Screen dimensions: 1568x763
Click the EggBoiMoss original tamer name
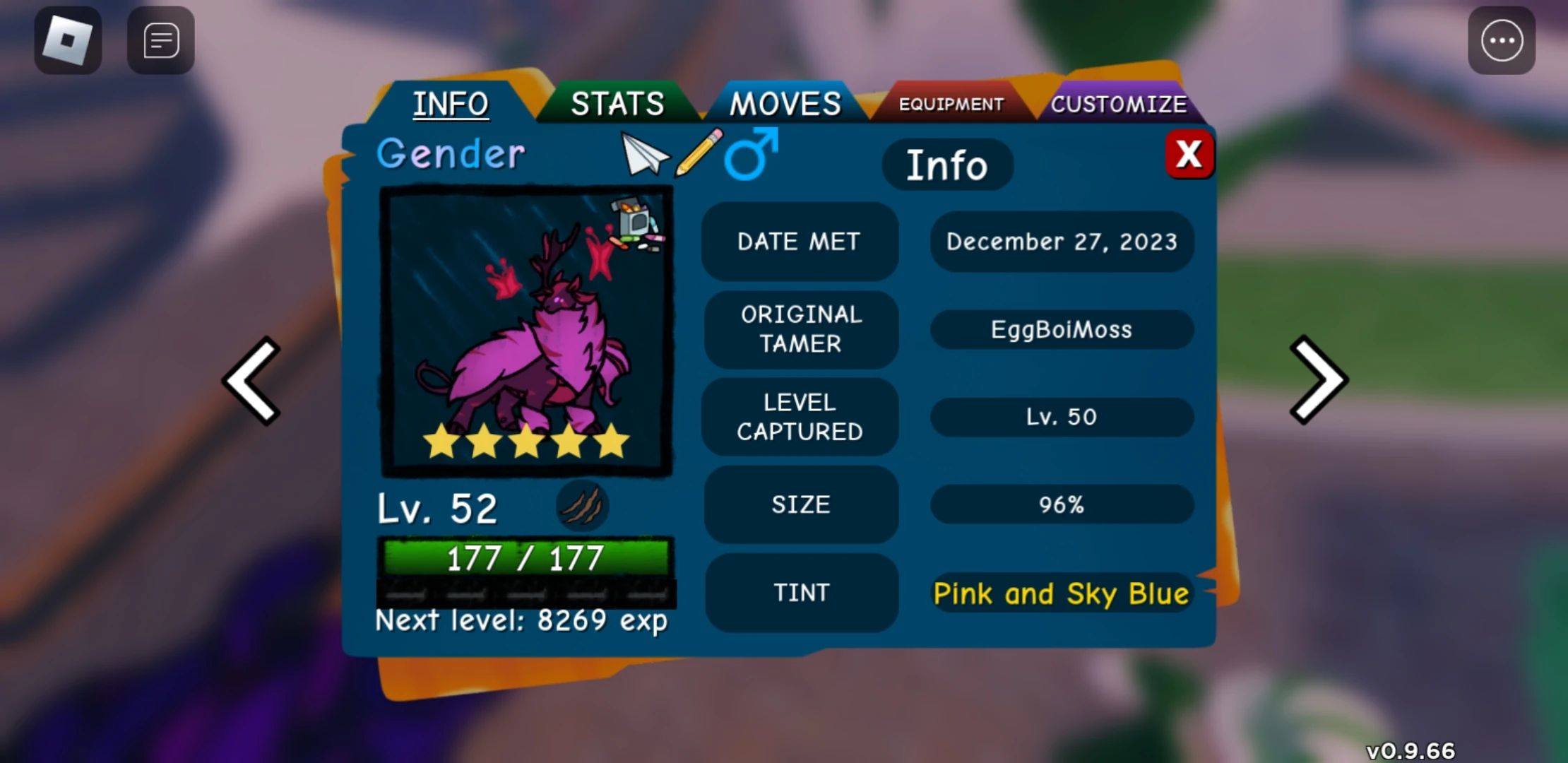pyautogui.click(x=1061, y=329)
